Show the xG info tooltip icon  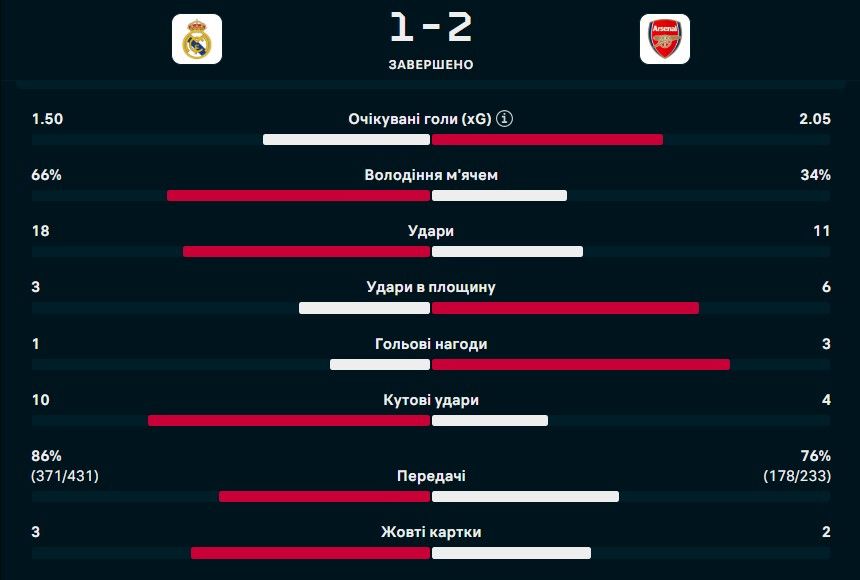click(x=505, y=119)
